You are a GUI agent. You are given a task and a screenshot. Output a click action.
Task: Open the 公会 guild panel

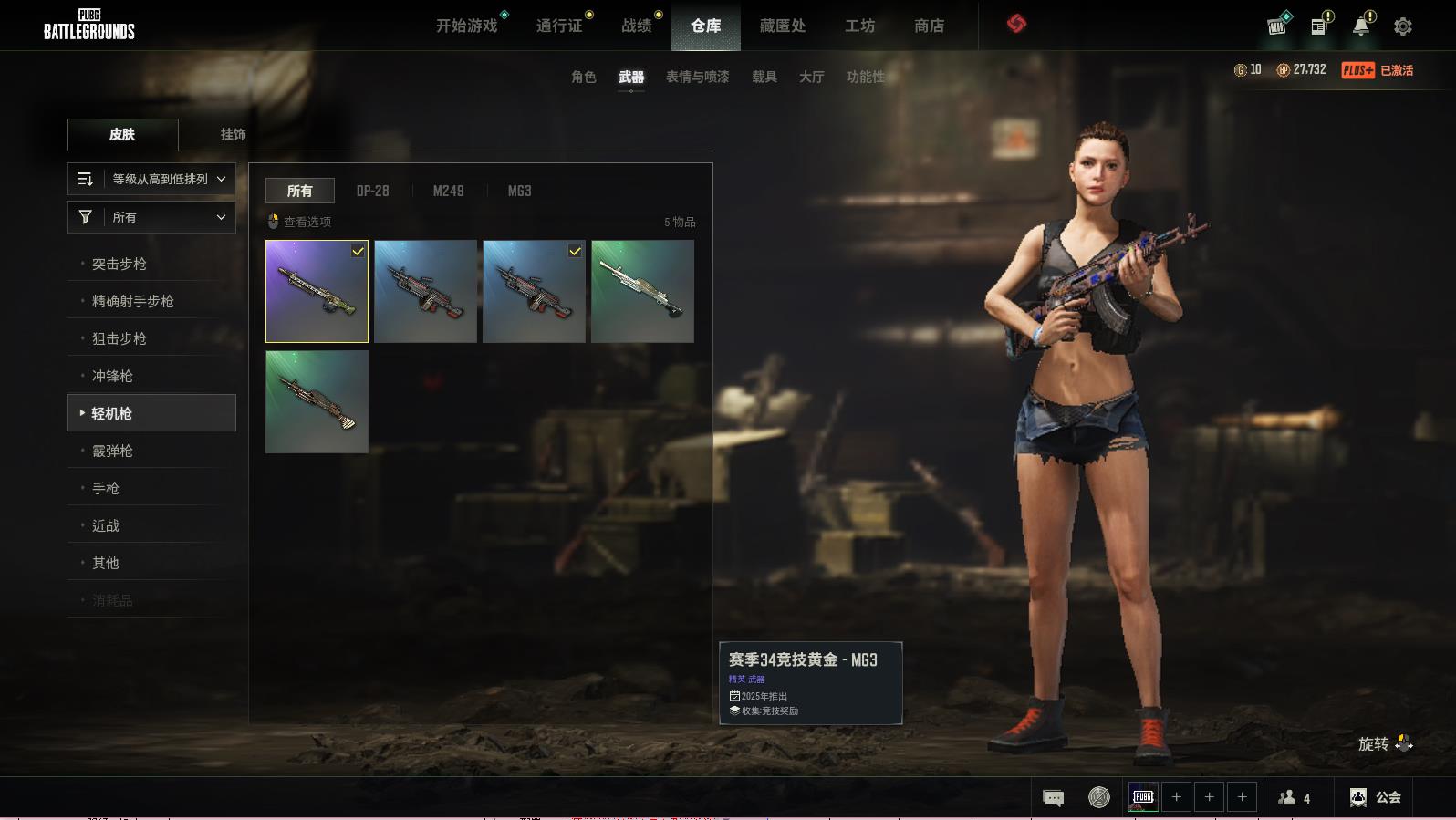[1376, 797]
